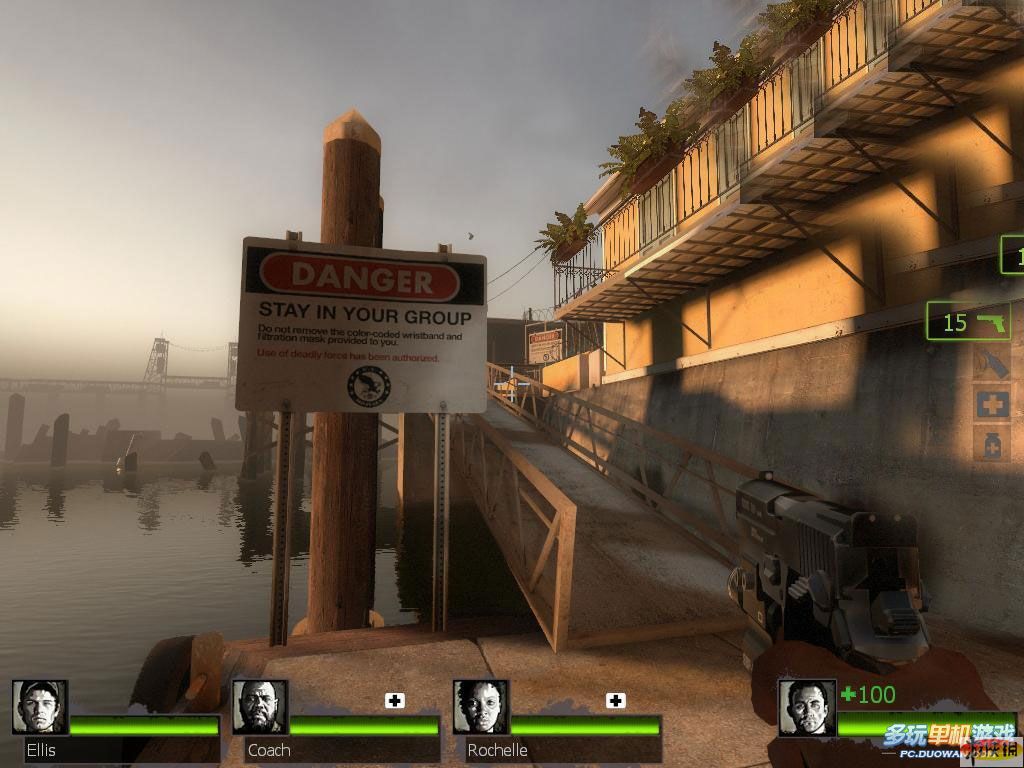1024x768 pixels.
Task: Click your own survivor portrait
Action: pos(807,707)
